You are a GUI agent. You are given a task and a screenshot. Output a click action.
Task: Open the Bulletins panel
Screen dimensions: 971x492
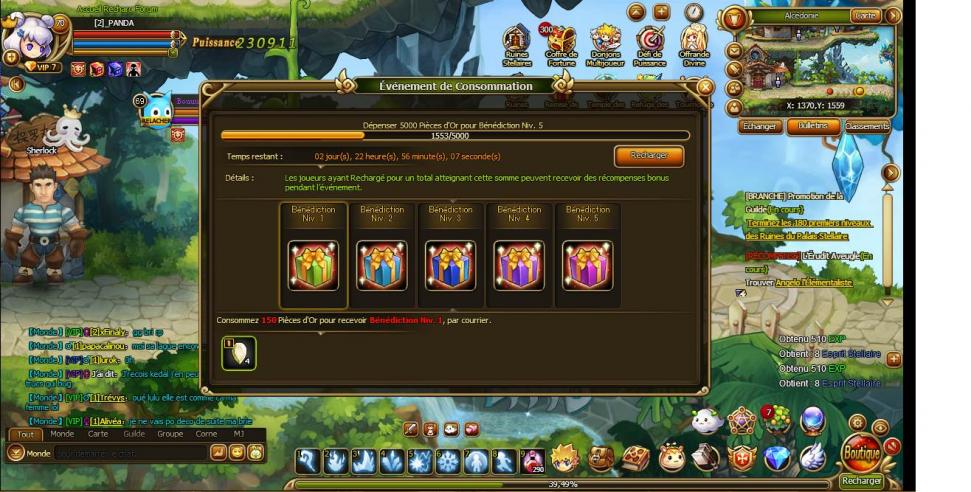813,127
